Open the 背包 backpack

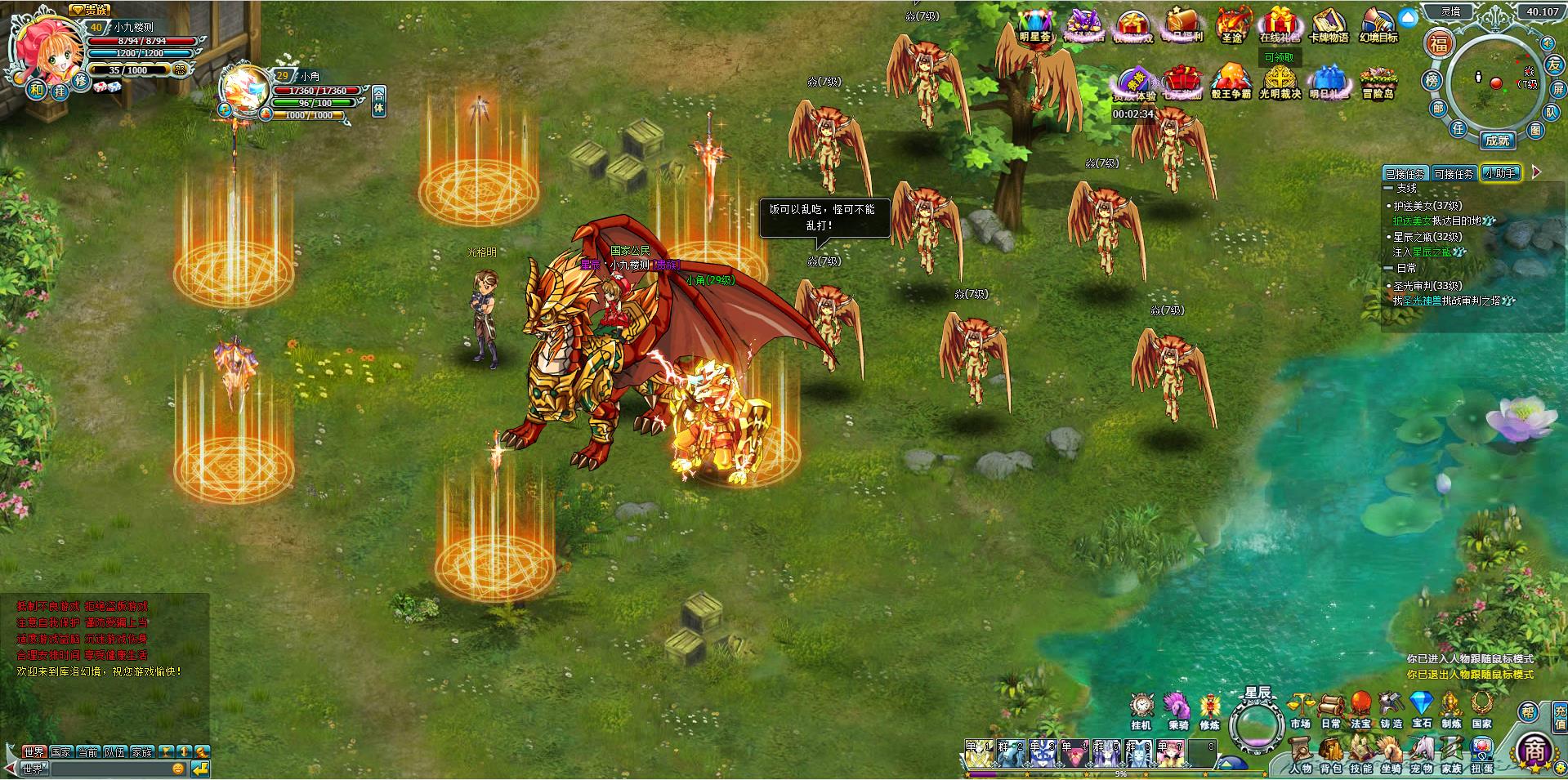[x=1331, y=747]
